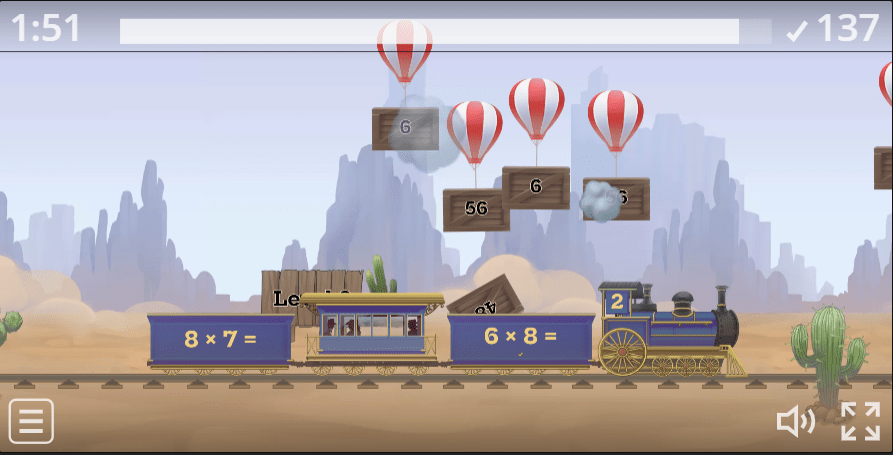Enter fullscreen mode
Image resolution: width=893 pixels, height=455 pixels.
[x=860, y=421]
